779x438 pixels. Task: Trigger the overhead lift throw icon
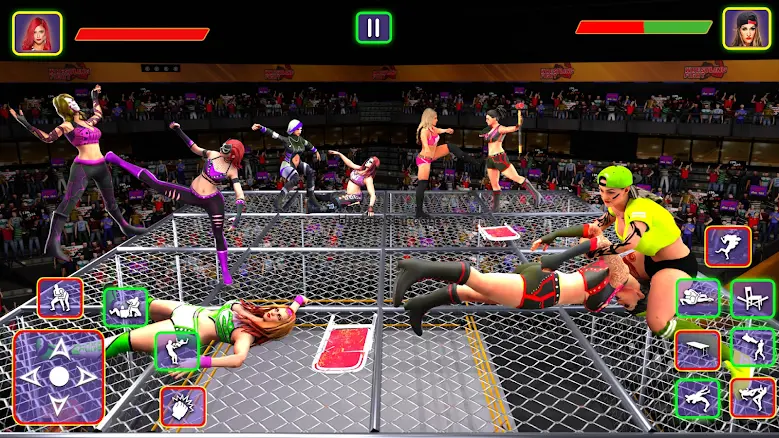177,351
